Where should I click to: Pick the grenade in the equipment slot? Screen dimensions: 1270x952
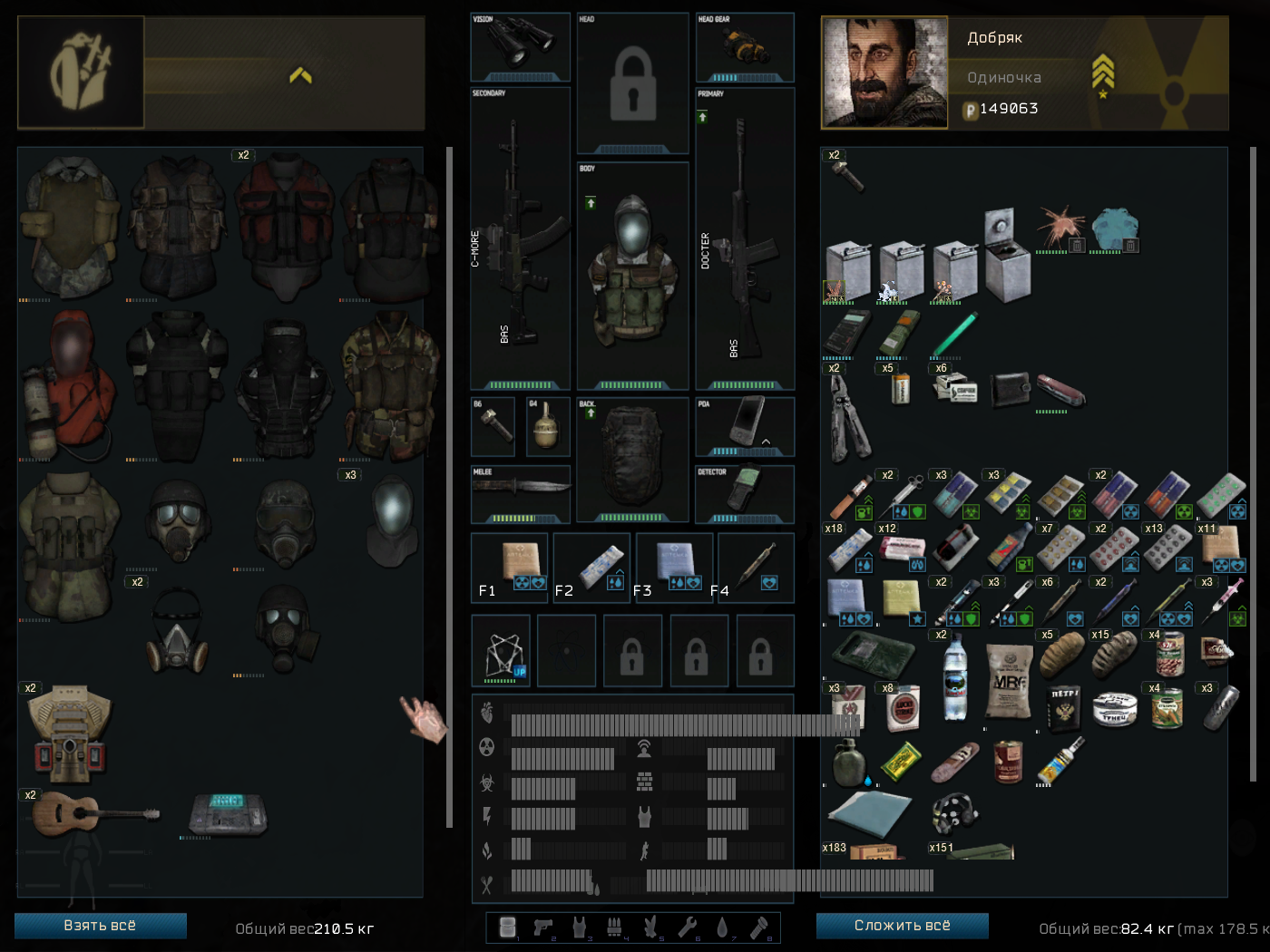(547, 425)
